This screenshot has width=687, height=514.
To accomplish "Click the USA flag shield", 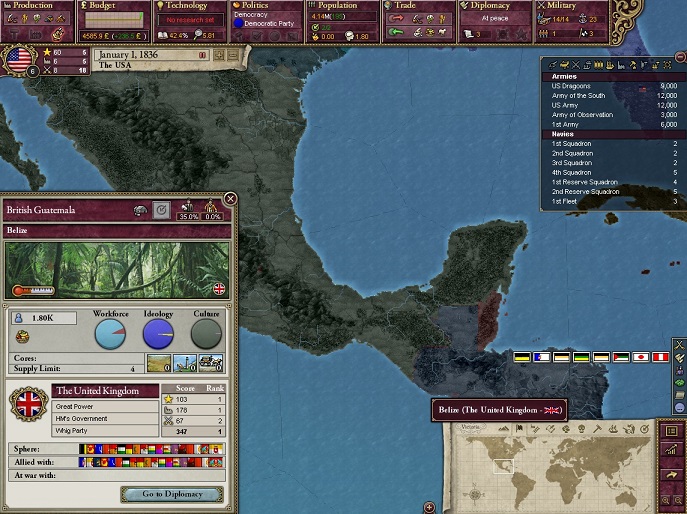I will coord(19,59).
